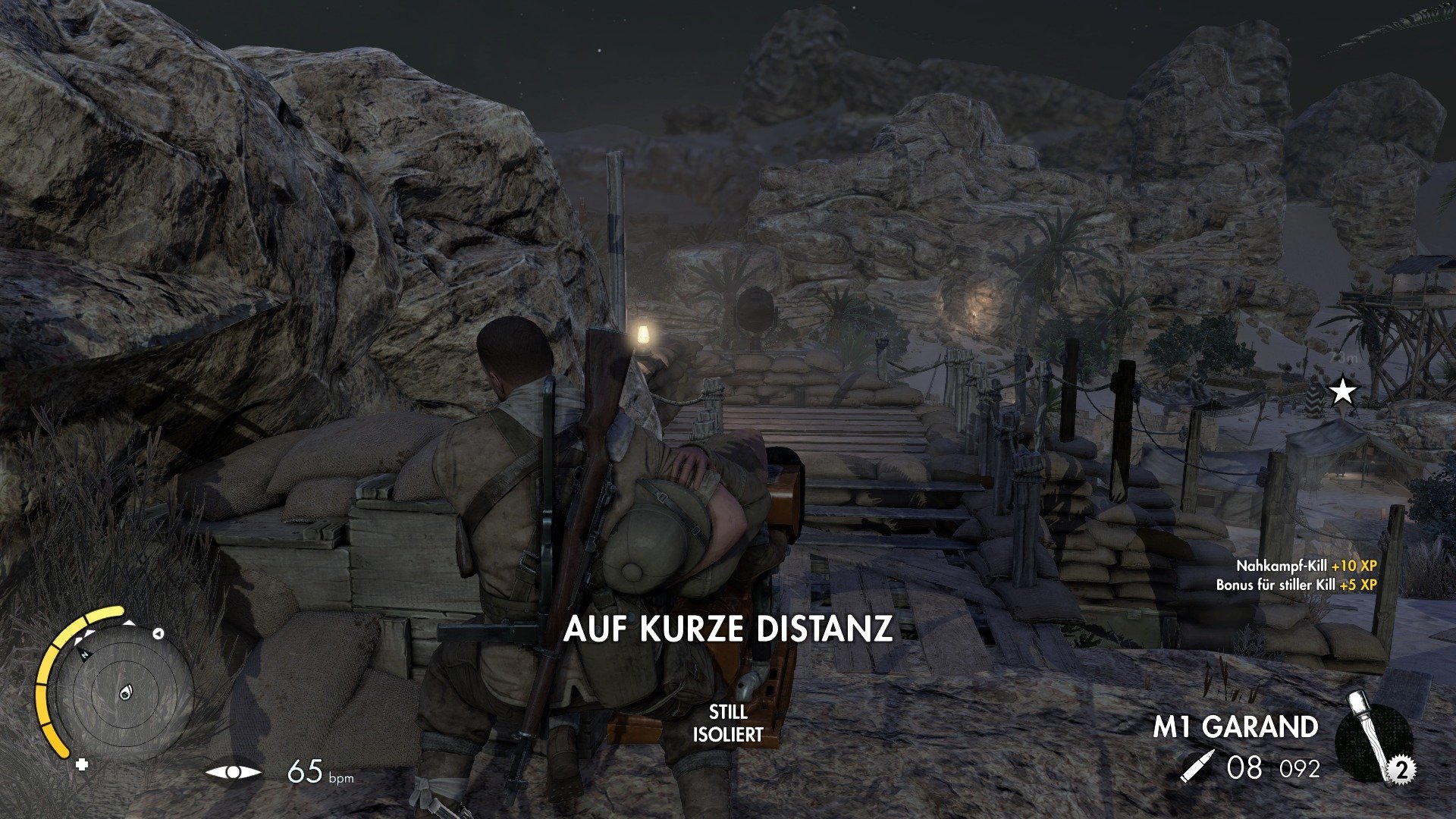Select the player marker at the minimap center
The height and width of the screenshot is (819, 1456).
coord(125,692)
